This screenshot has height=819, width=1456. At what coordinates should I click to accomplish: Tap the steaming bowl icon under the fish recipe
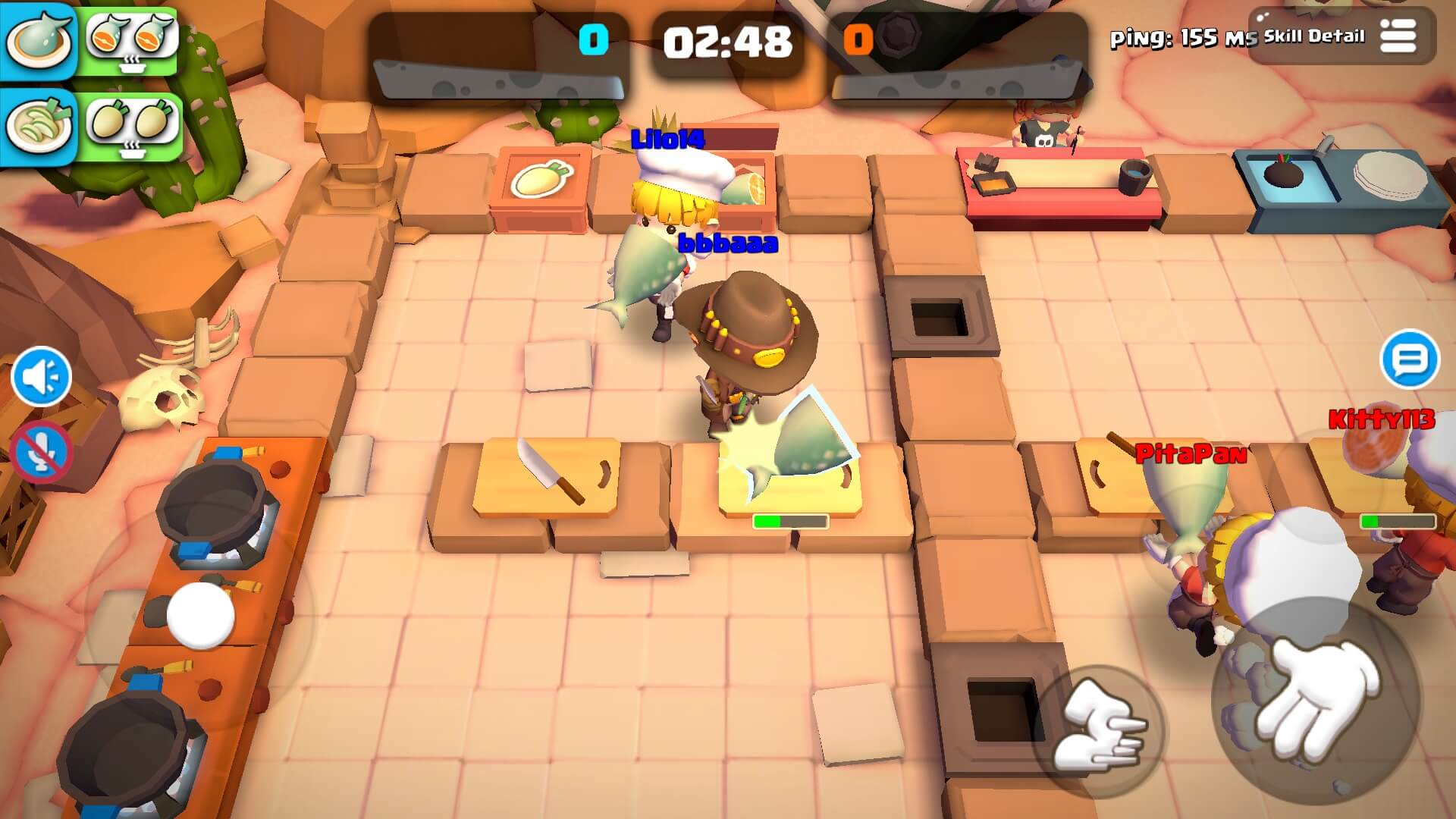point(133,66)
